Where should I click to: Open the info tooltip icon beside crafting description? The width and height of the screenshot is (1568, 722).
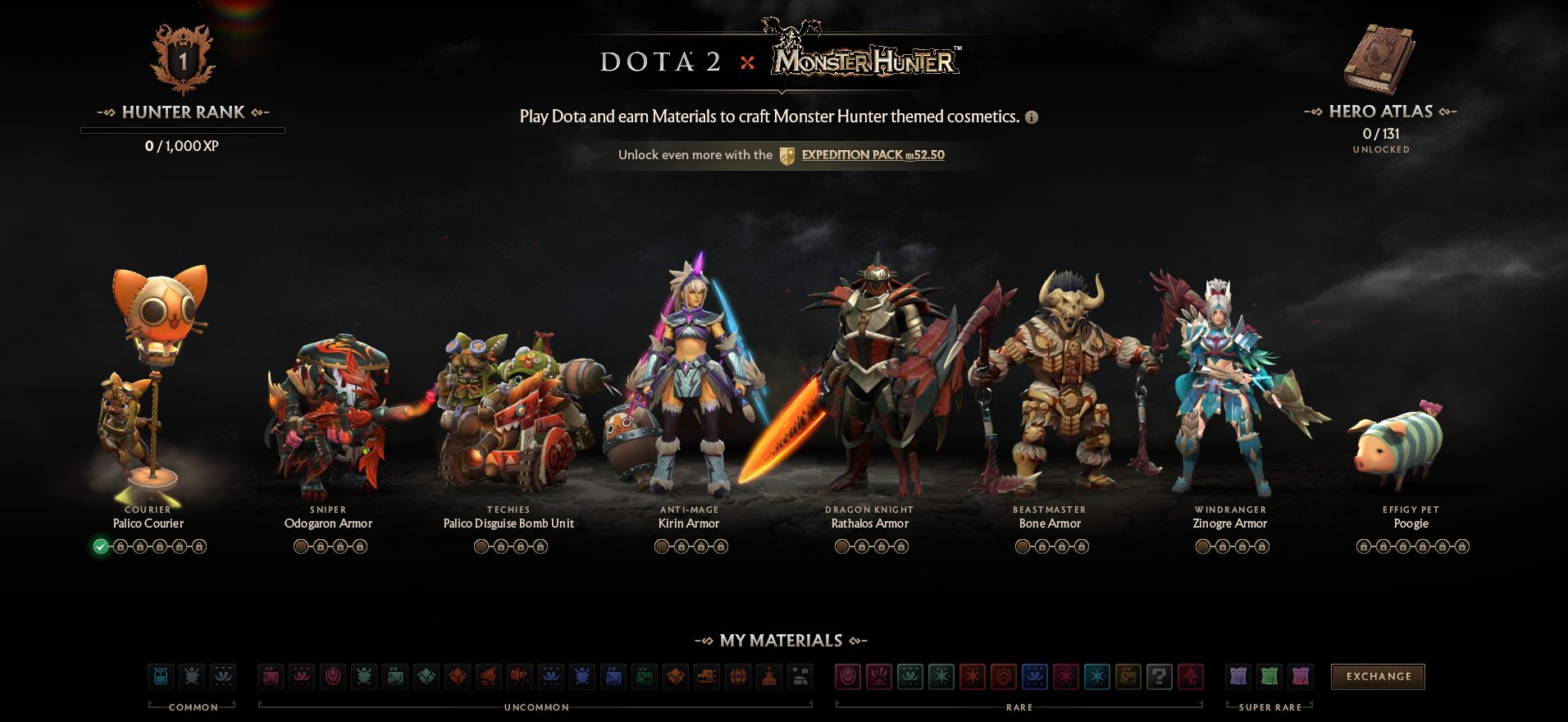(1032, 117)
